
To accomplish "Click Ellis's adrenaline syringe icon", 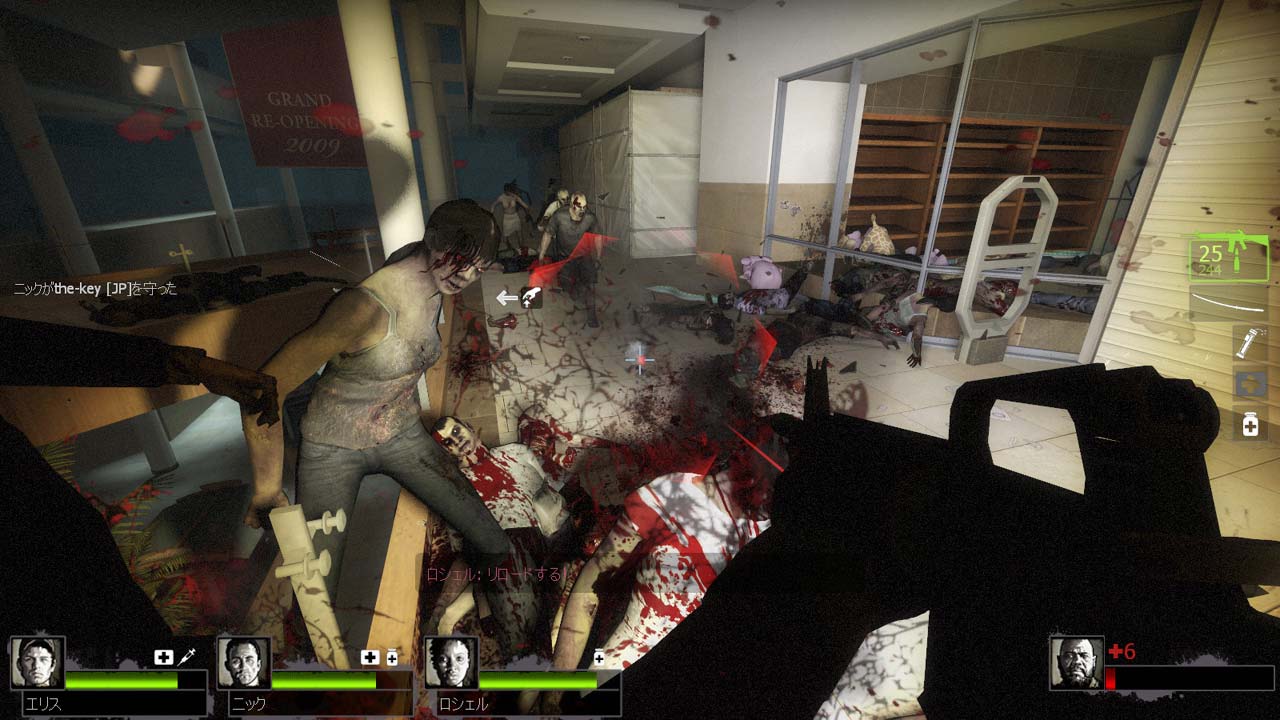I will pos(186,656).
